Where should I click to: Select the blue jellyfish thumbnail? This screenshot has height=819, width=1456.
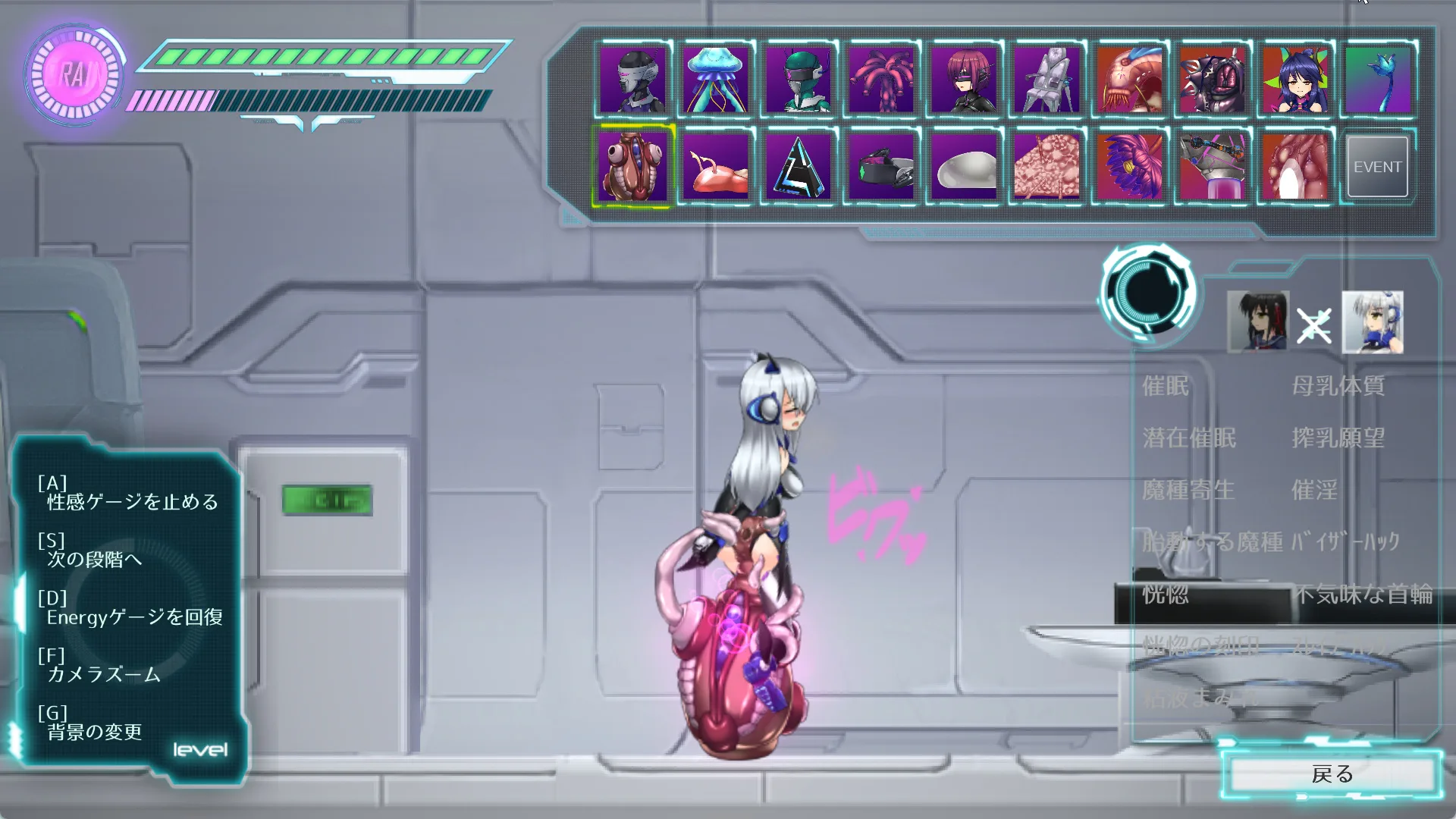click(715, 80)
